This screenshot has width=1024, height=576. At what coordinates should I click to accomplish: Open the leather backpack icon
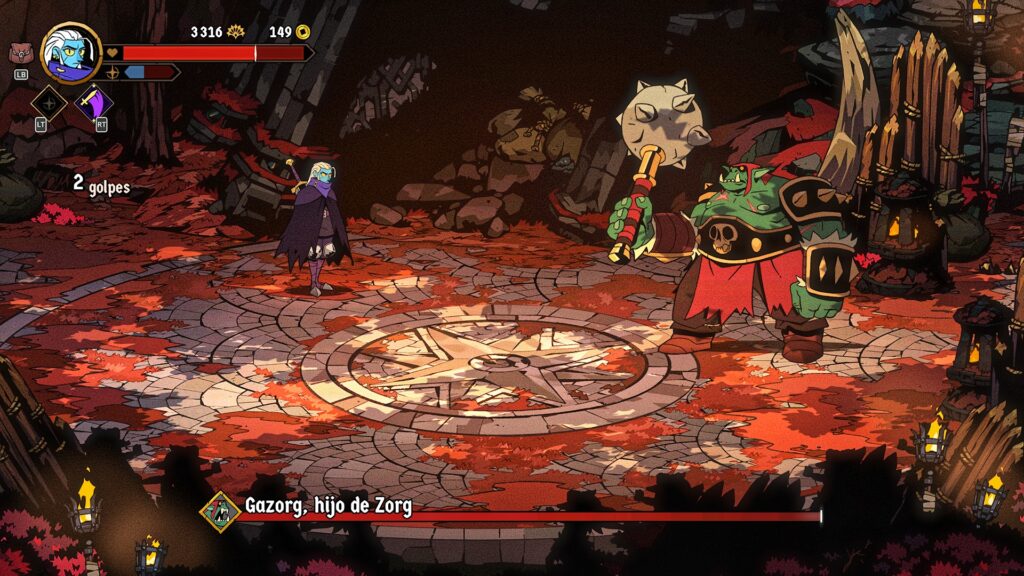[19, 54]
